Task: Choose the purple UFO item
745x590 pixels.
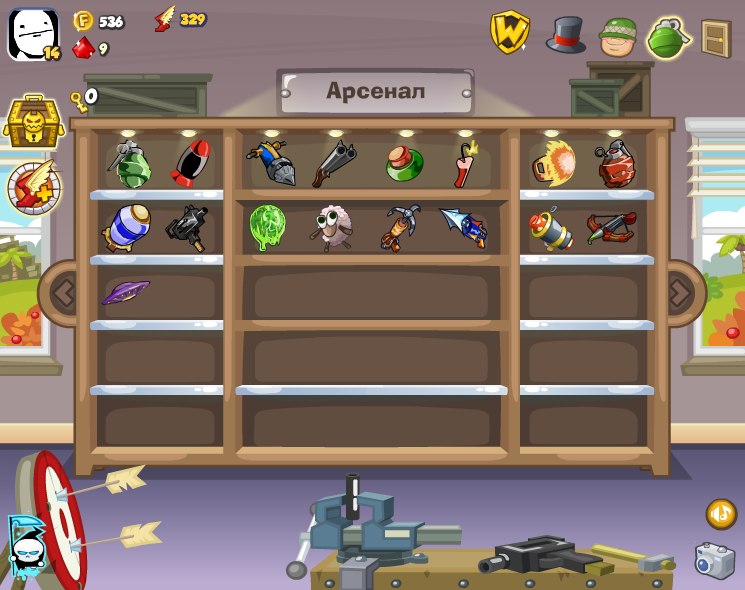Action: click(x=125, y=292)
